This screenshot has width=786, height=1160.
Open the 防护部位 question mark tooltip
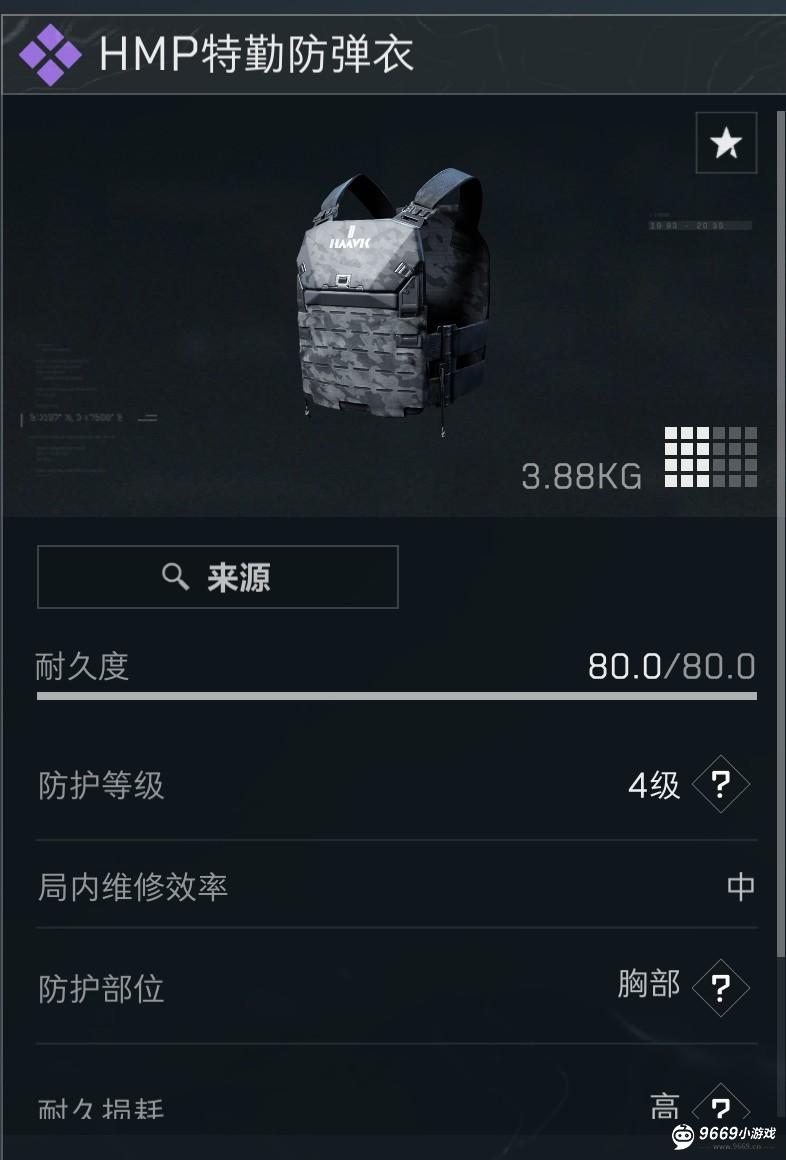[x=720, y=988]
